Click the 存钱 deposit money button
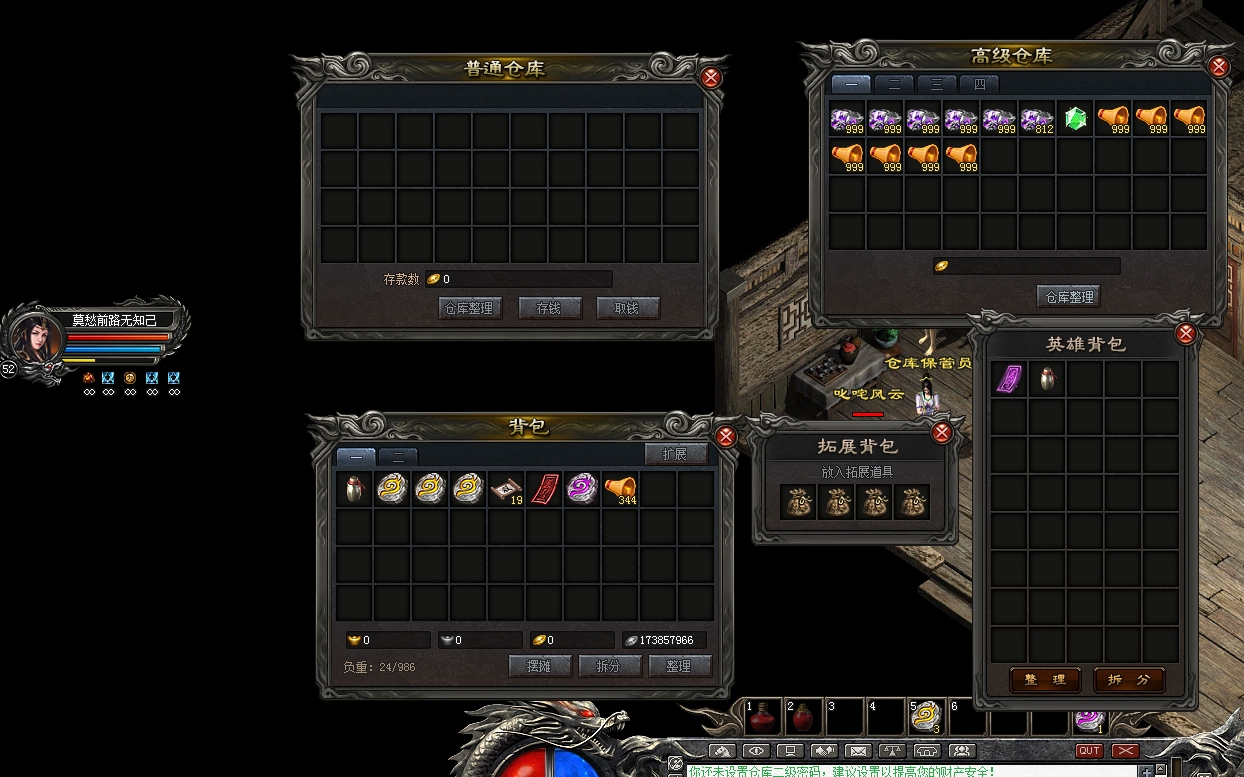The width and height of the screenshot is (1244, 777). [550, 308]
